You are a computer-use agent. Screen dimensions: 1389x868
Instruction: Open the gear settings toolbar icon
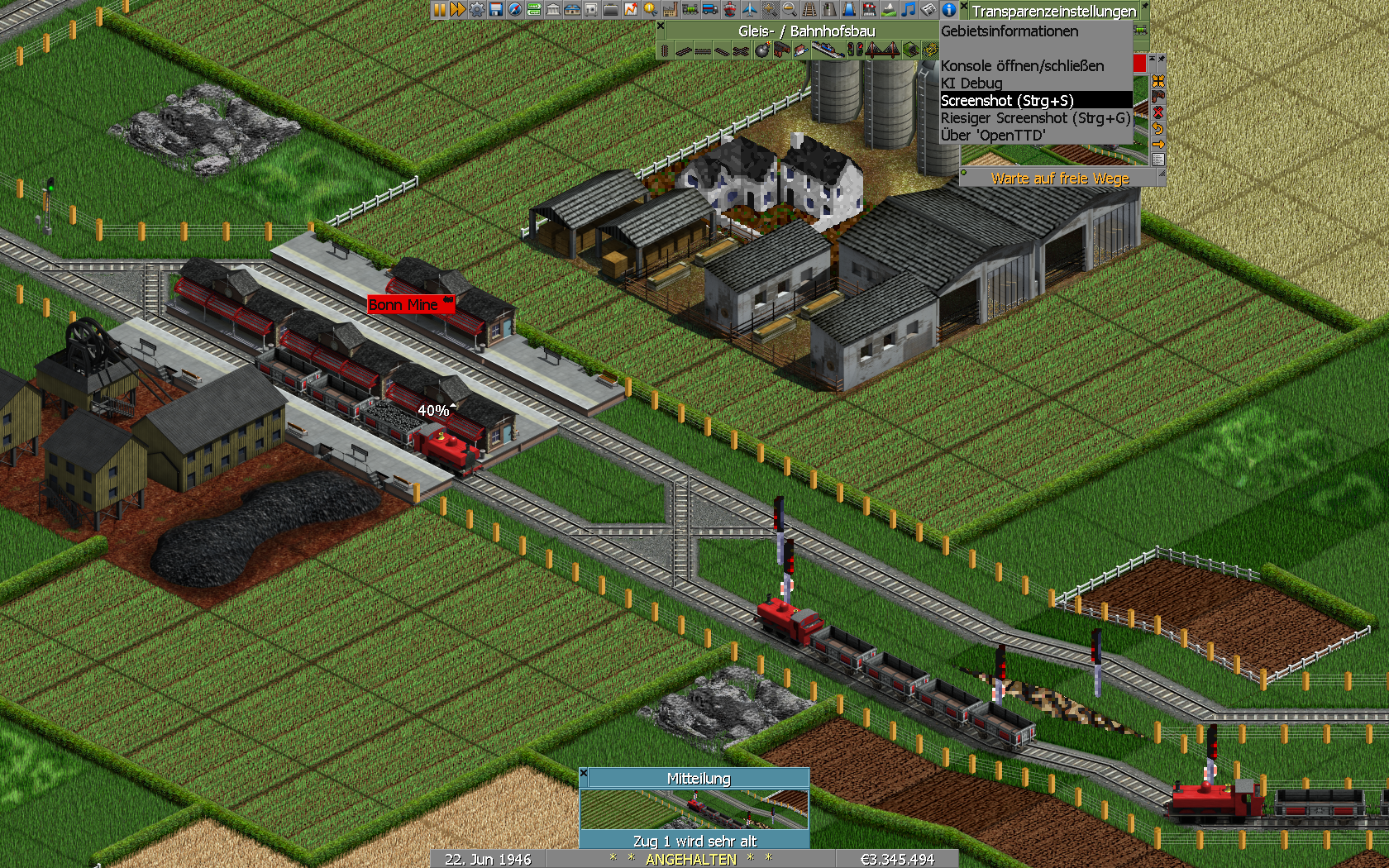point(477,10)
